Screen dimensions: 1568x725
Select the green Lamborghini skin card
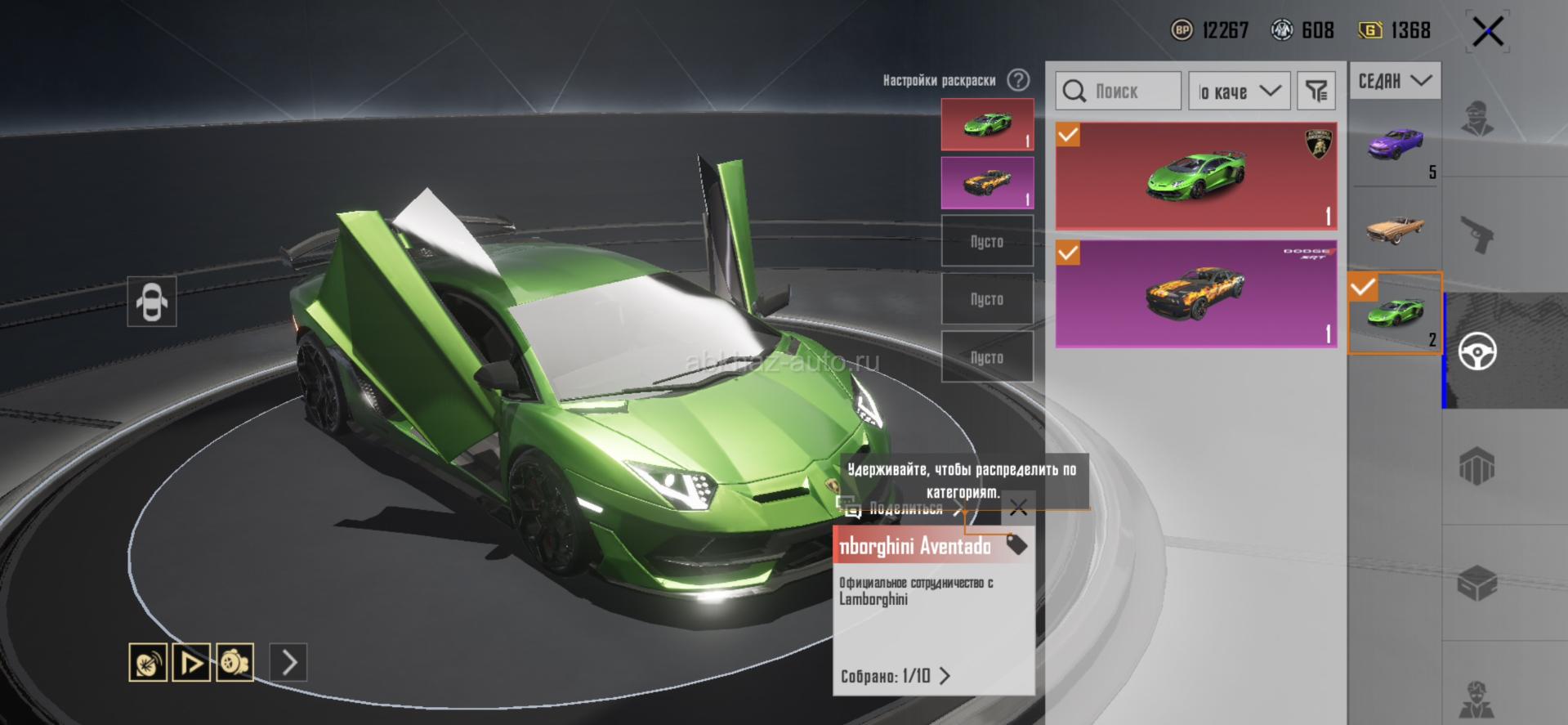pos(1195,176)
